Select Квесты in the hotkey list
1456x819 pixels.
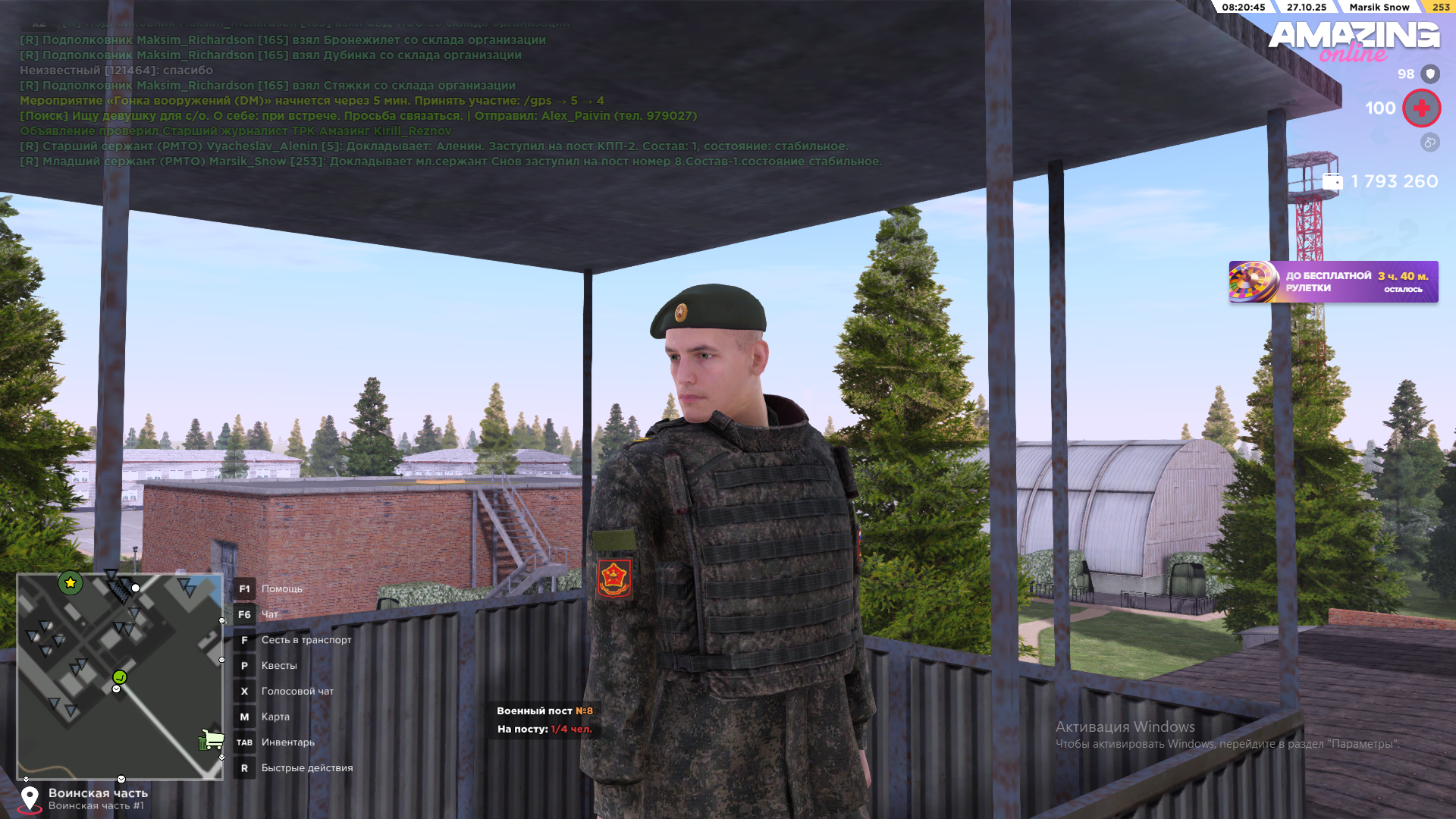(279, 665)
